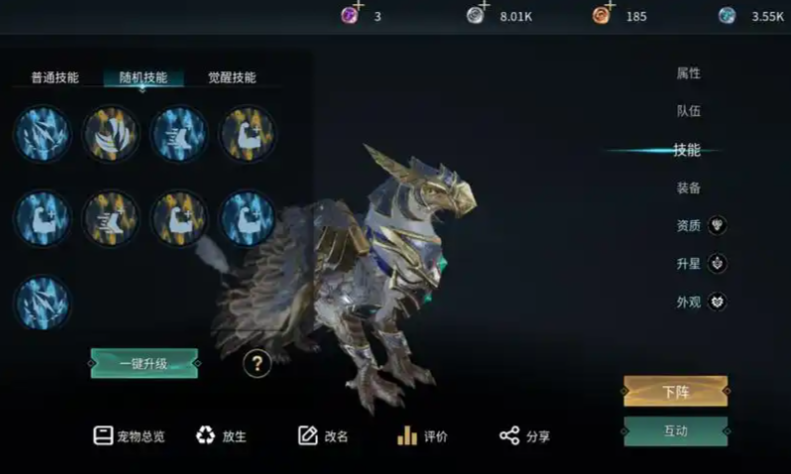Open the 评价 ratings
Screen dimensions: 791x474
422,436
